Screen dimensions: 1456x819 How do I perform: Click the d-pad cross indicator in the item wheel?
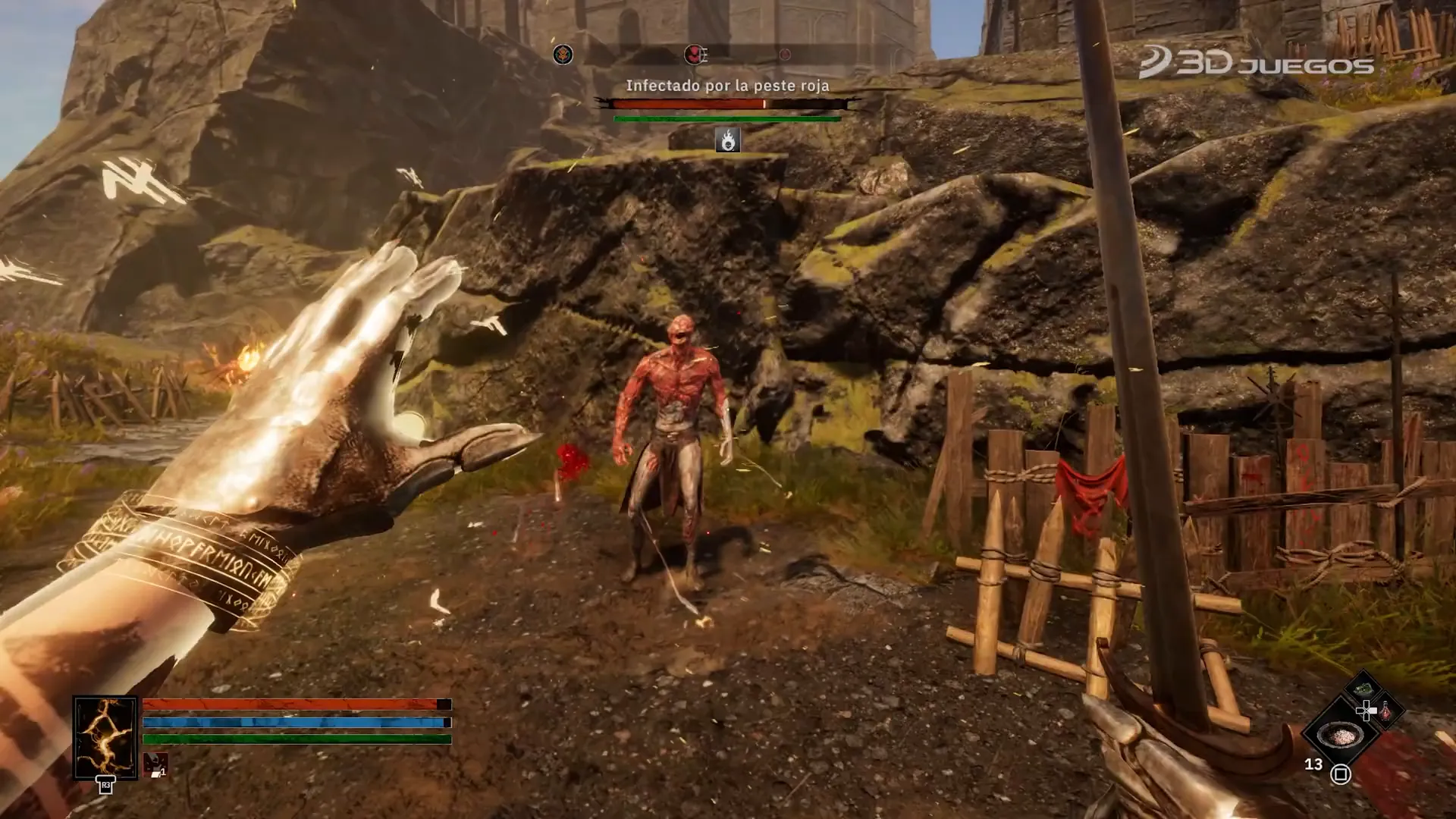coord(1367,709)
